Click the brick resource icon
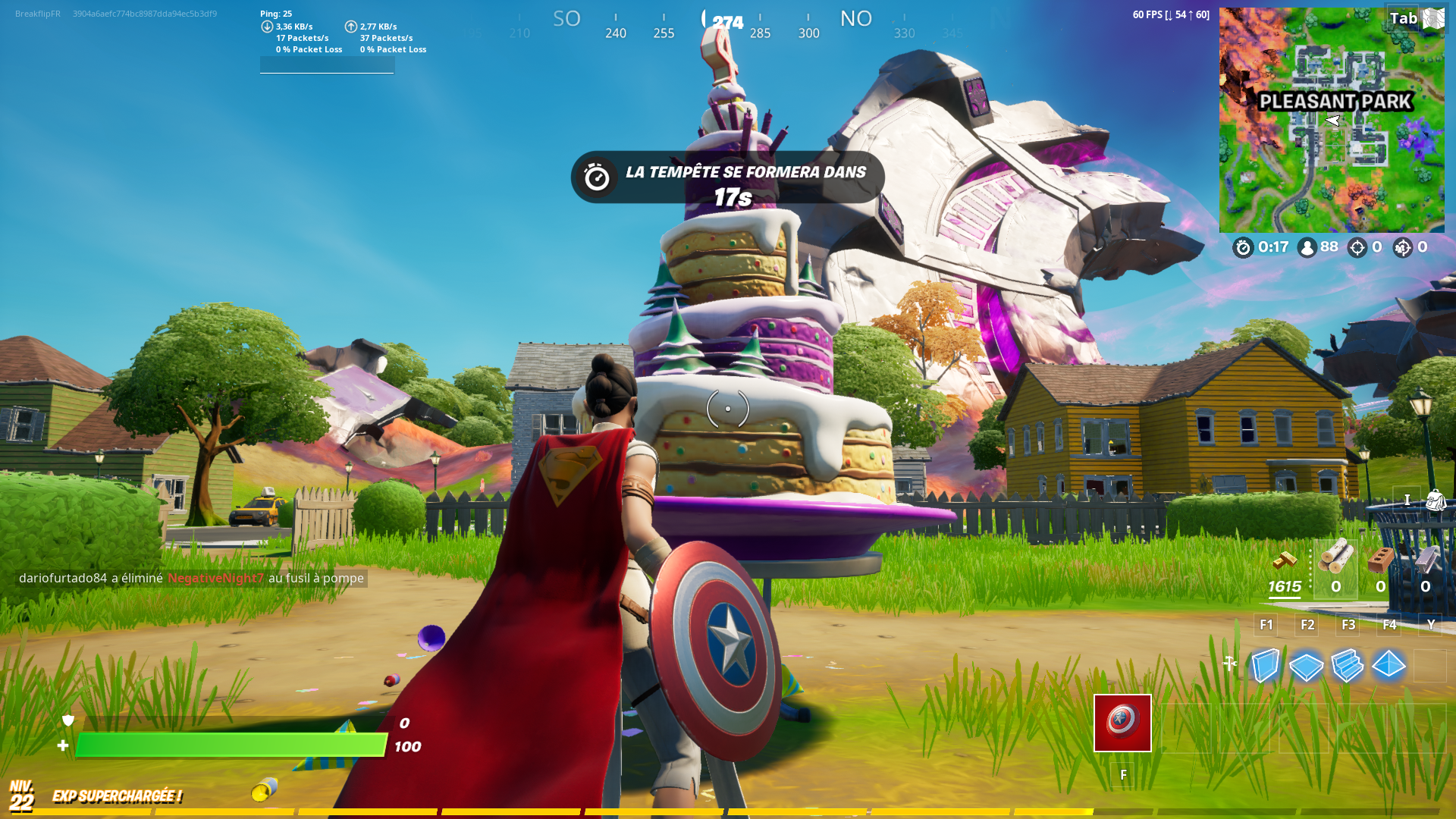 1381,559
